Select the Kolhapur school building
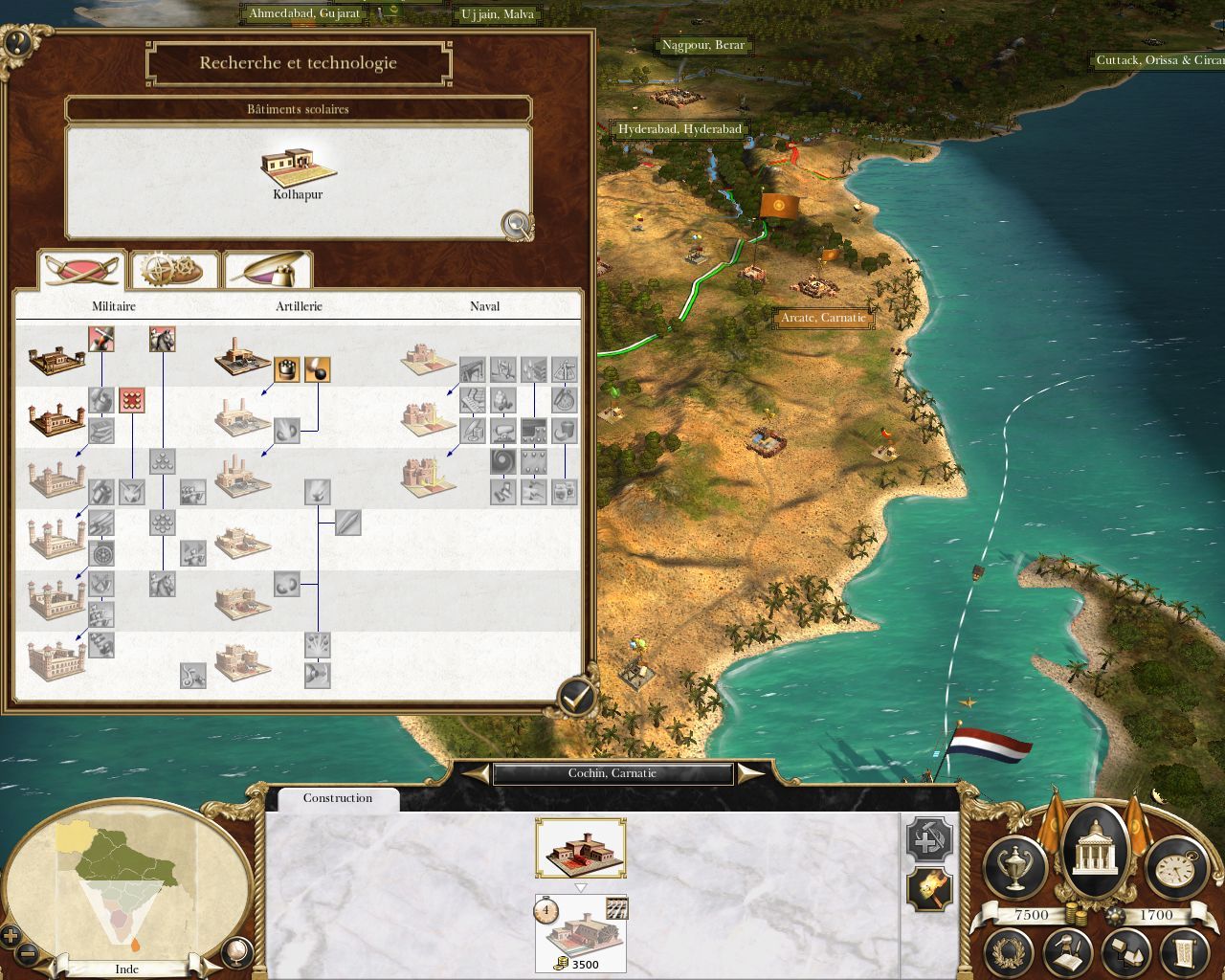 (x=298, y=172)
